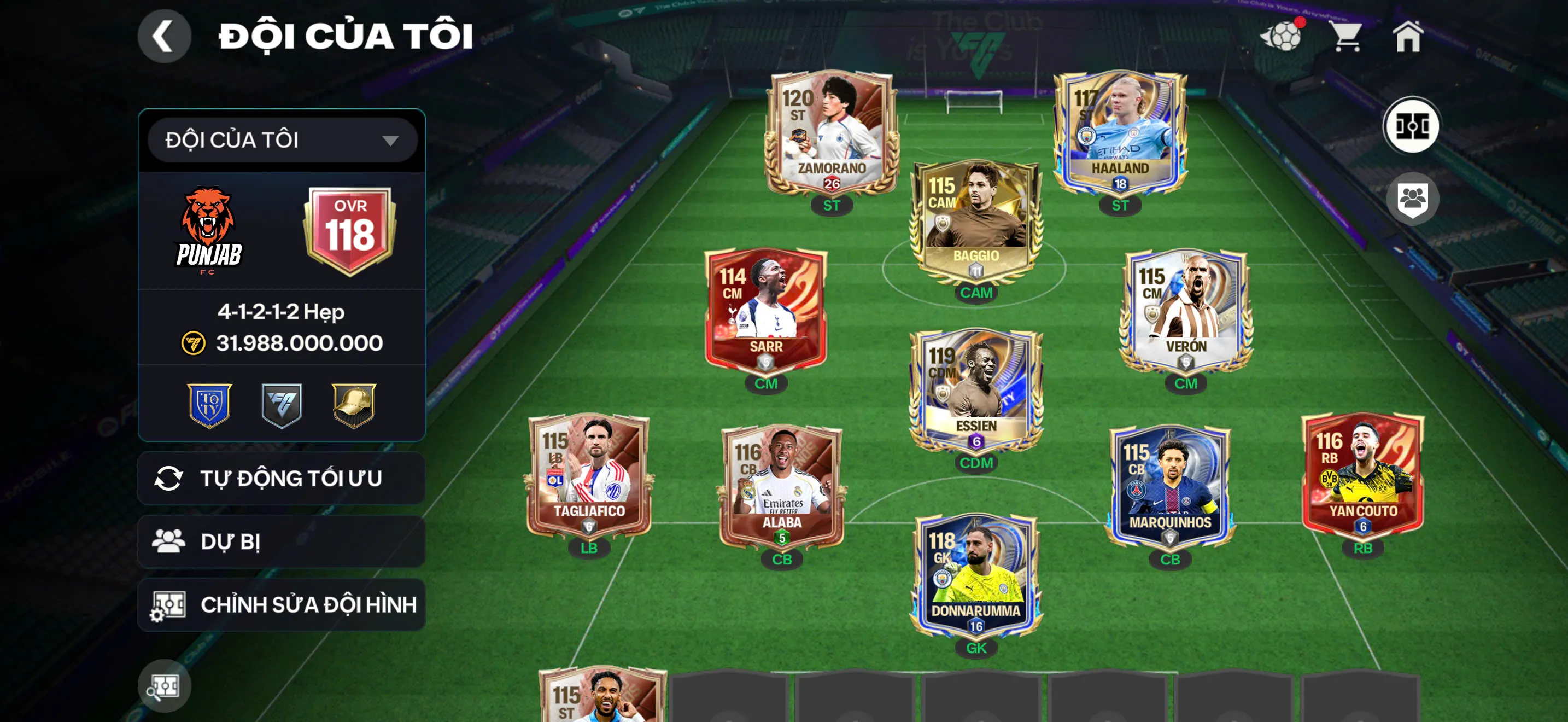Click the magnifier formation search icon
Viewport: 1568px width, 722px height.
coord(163,686)
